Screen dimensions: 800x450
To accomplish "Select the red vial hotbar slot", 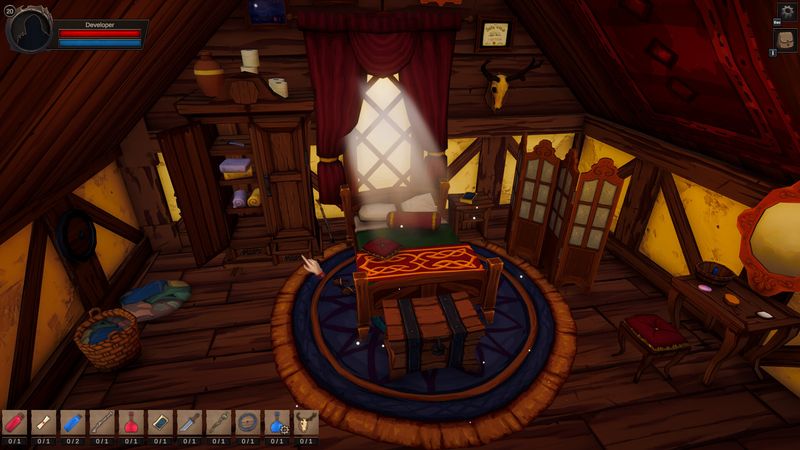I will (14, 422).
